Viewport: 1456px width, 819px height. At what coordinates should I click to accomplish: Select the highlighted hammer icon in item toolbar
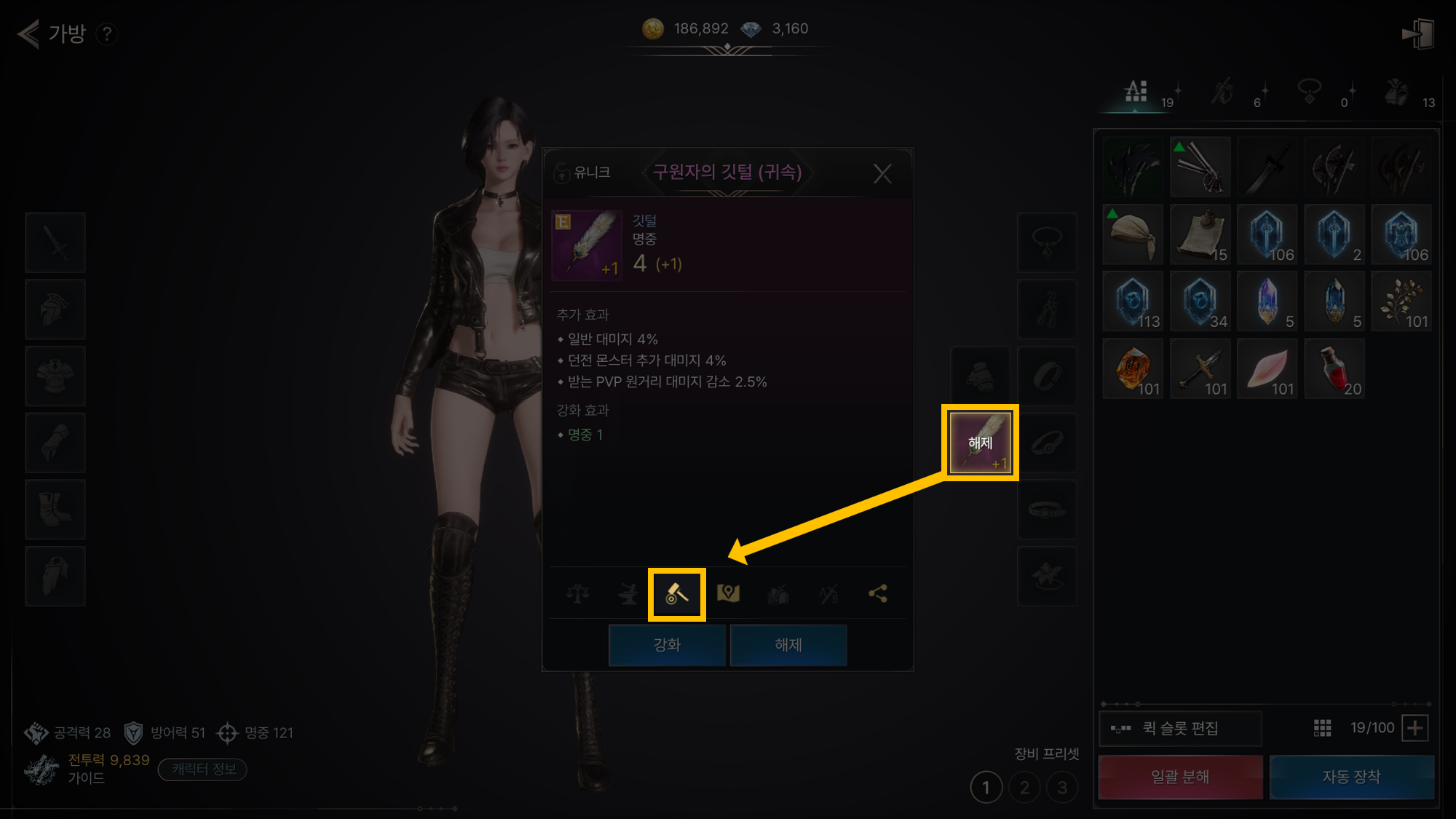tap(677, 594)
